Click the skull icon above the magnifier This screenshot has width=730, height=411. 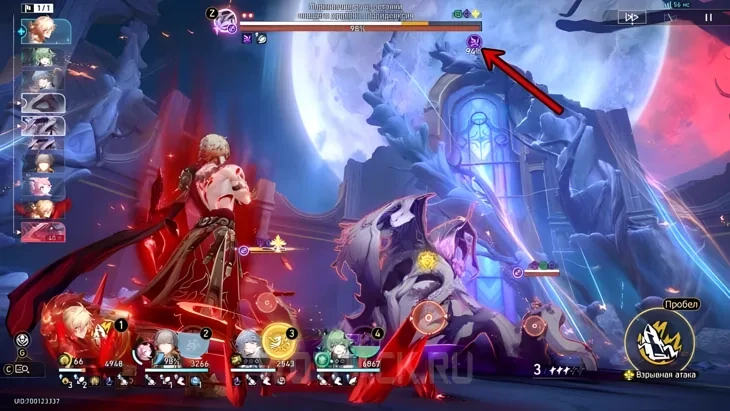pos(23,339)
